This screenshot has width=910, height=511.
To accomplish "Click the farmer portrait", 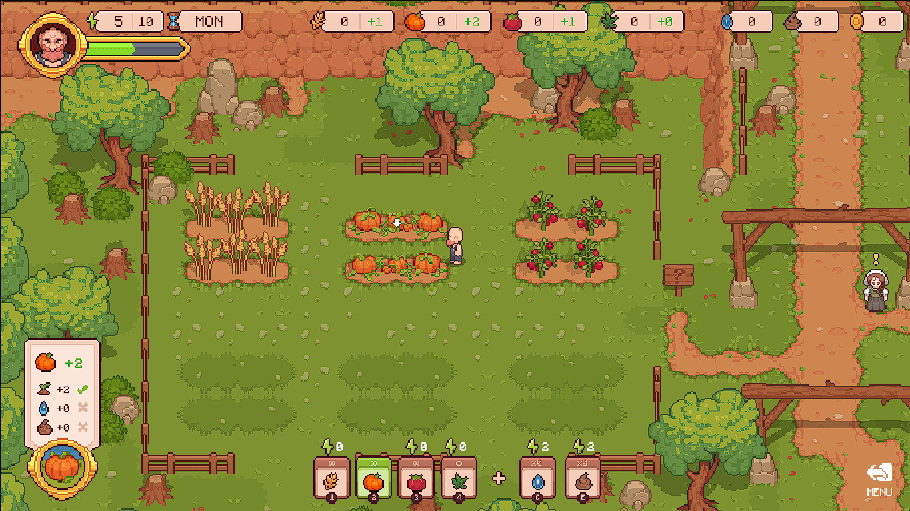I will pos(52,45).
